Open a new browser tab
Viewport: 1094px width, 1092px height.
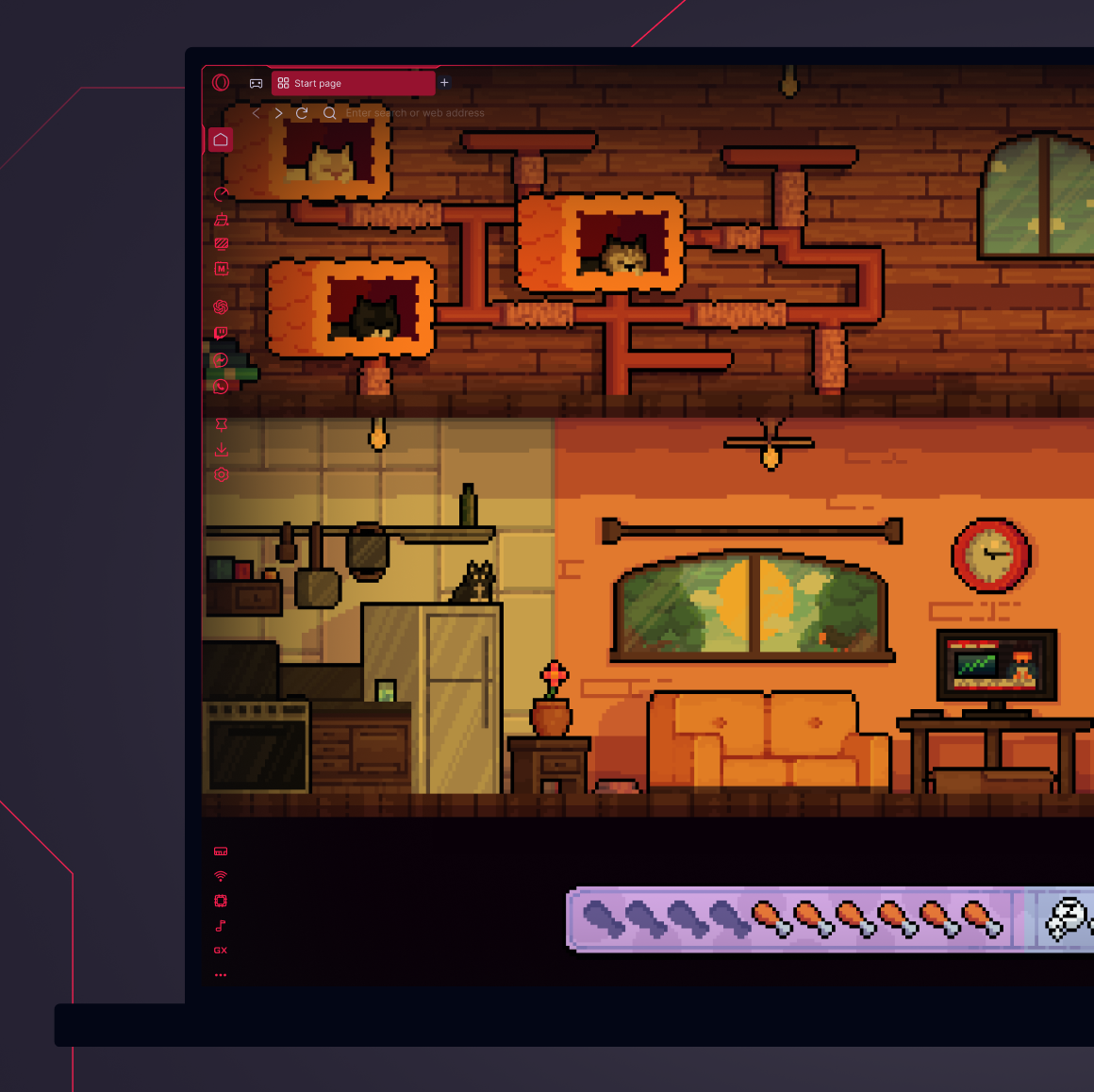click(444, 83)
